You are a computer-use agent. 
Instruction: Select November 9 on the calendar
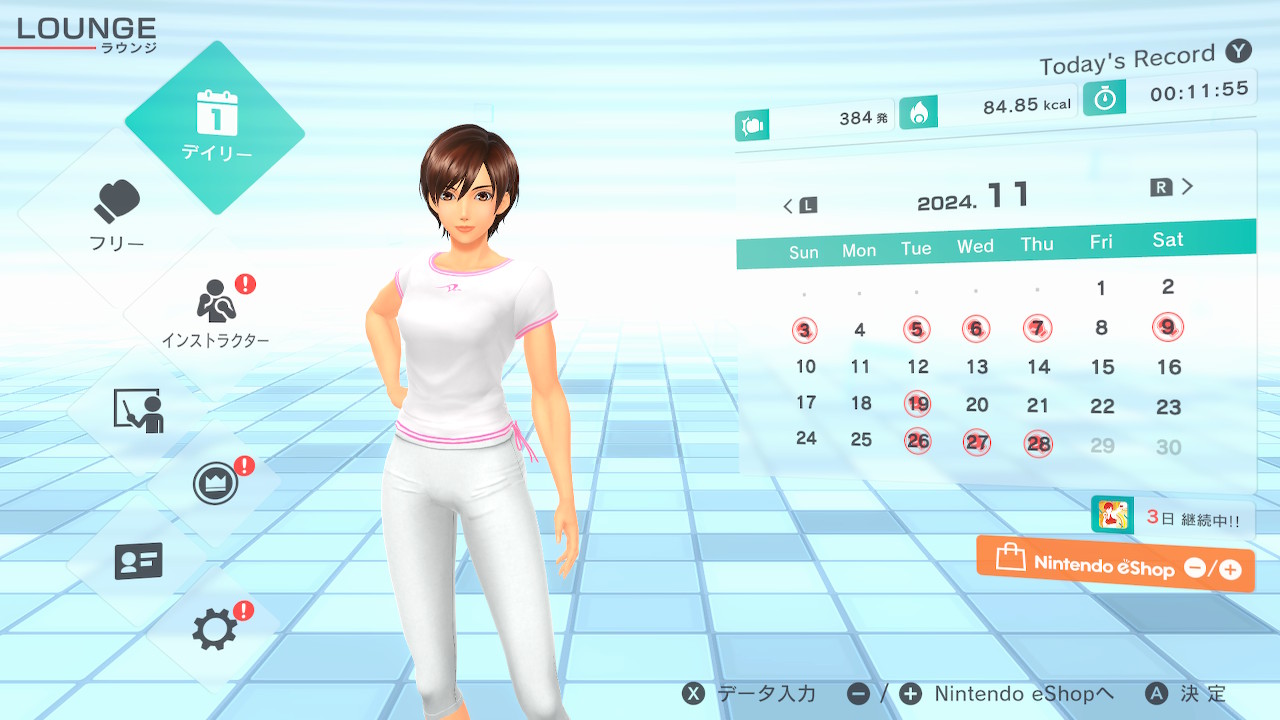[x=1167, y=326]
